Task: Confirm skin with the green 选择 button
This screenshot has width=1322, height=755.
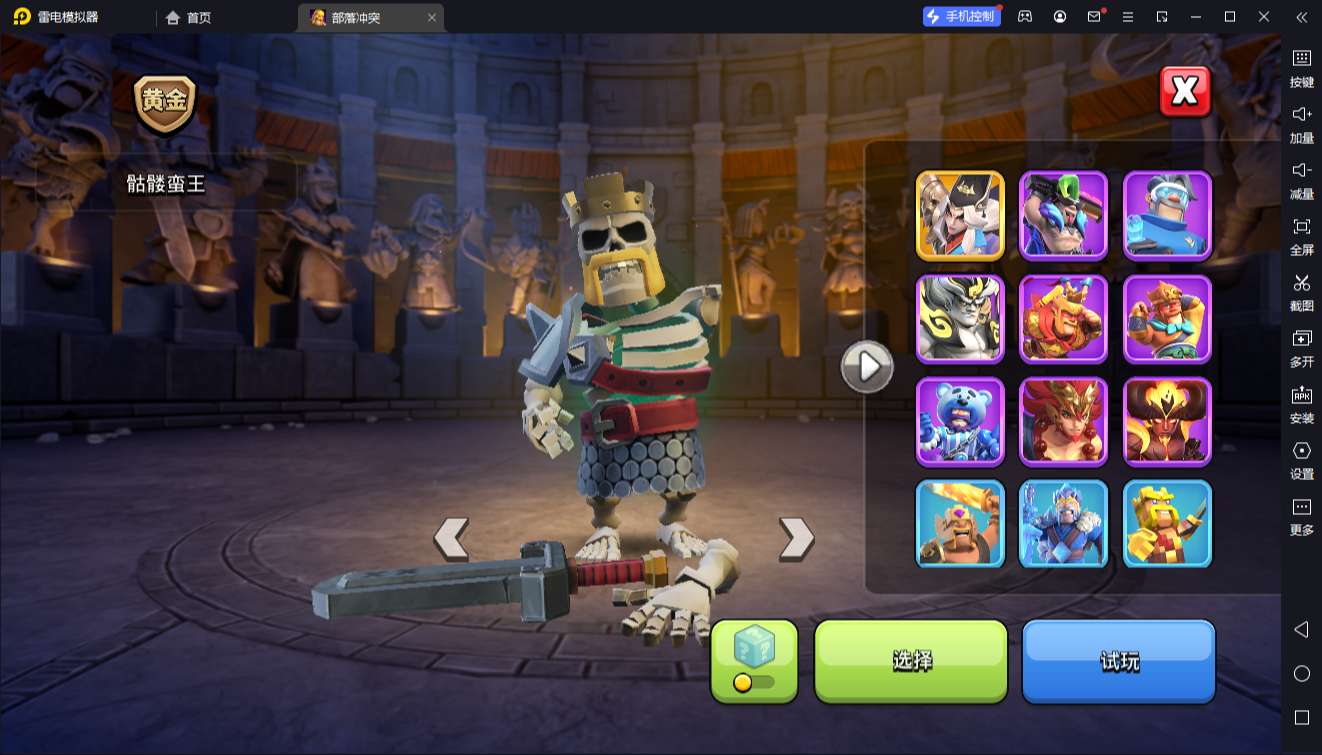Action: point(911,660)
